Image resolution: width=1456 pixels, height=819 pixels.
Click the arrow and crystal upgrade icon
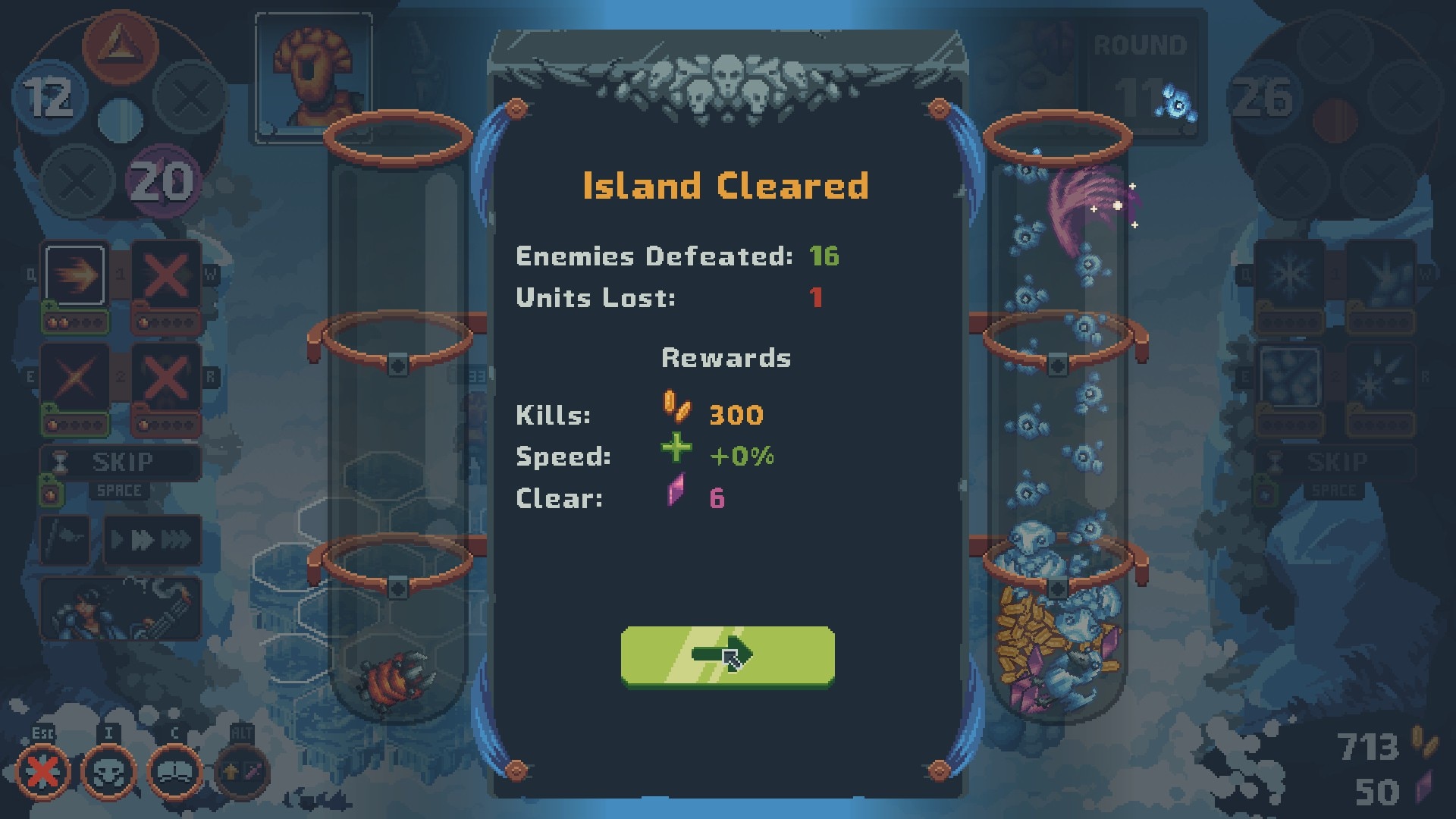[243, 773]
